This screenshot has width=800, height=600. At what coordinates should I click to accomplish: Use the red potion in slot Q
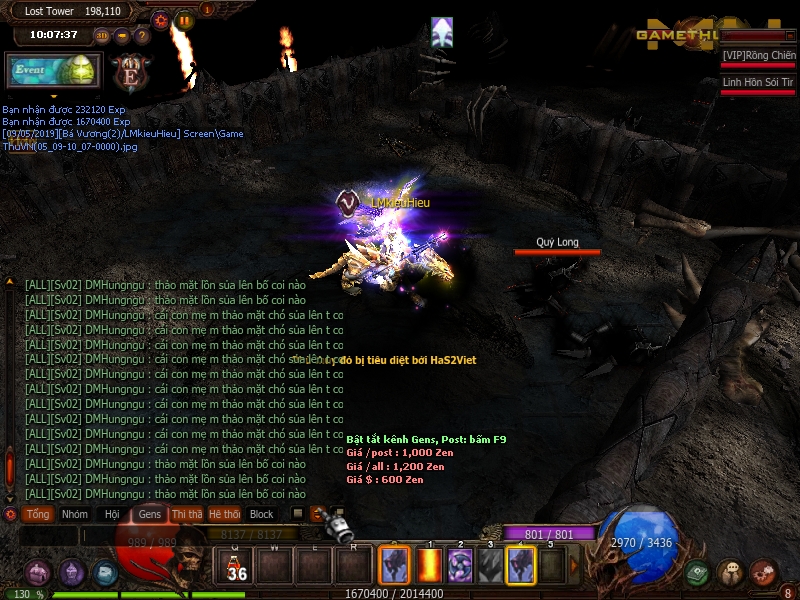tap(237, 566)
